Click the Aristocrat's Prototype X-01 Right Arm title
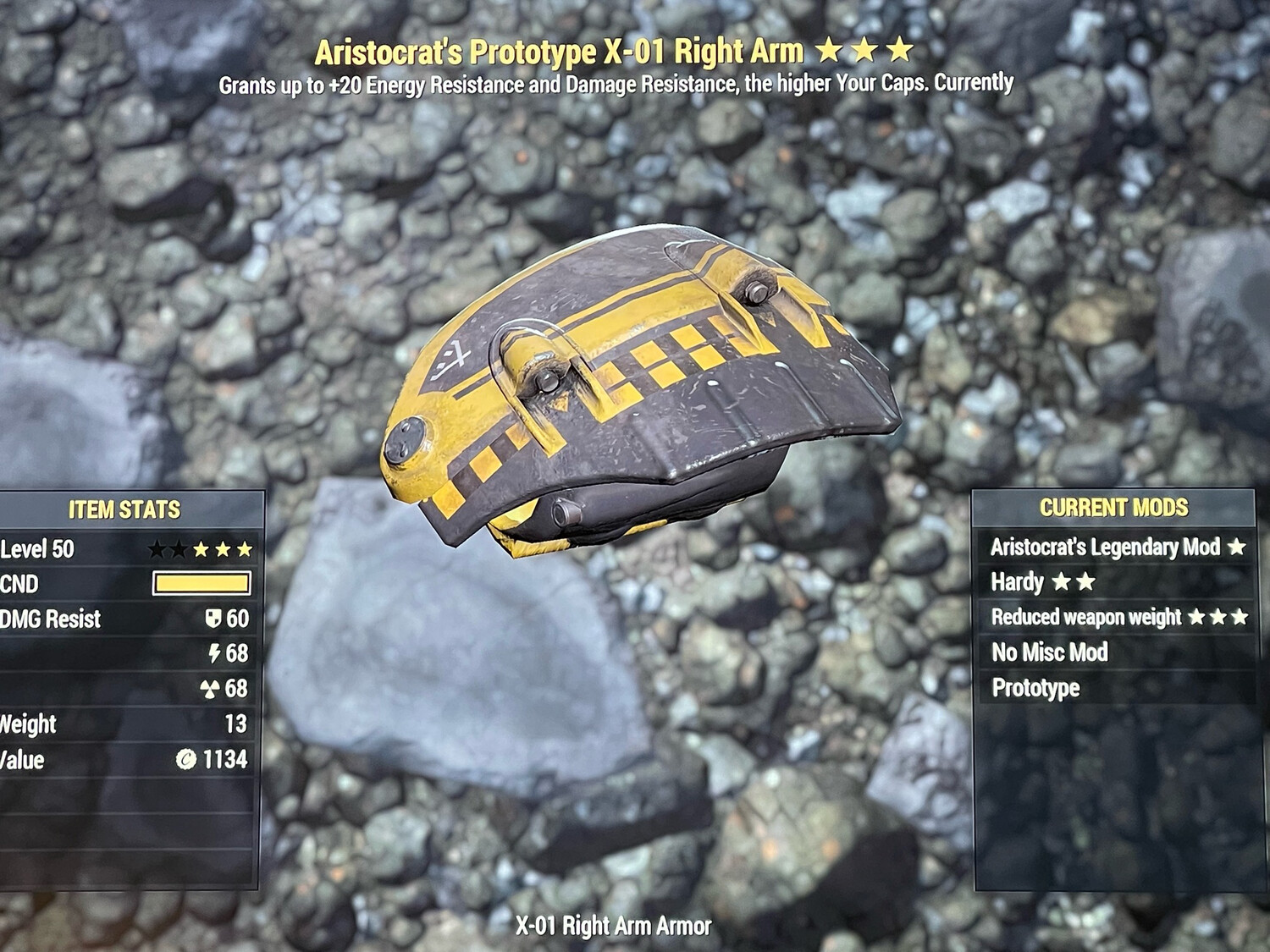The width and height of the screenshot is (1270, 952). [x=559, y=51]
